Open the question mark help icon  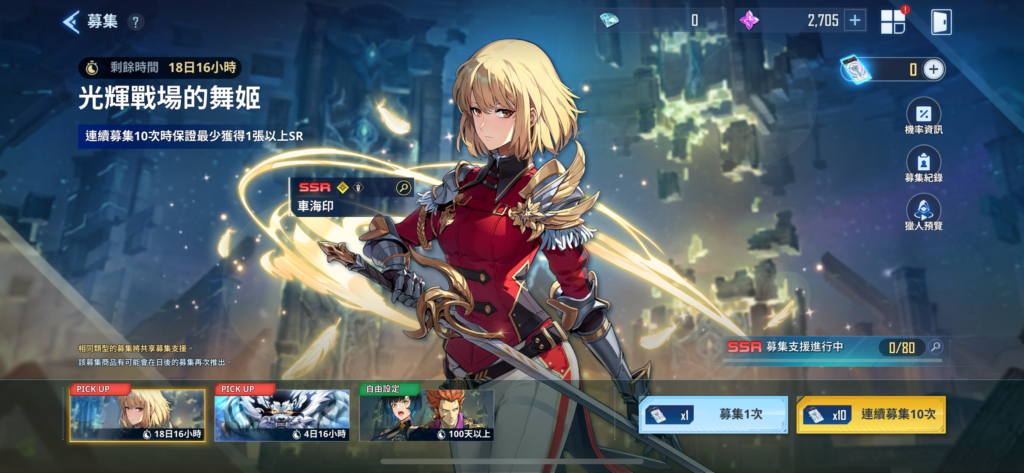(x=136, y=22)
